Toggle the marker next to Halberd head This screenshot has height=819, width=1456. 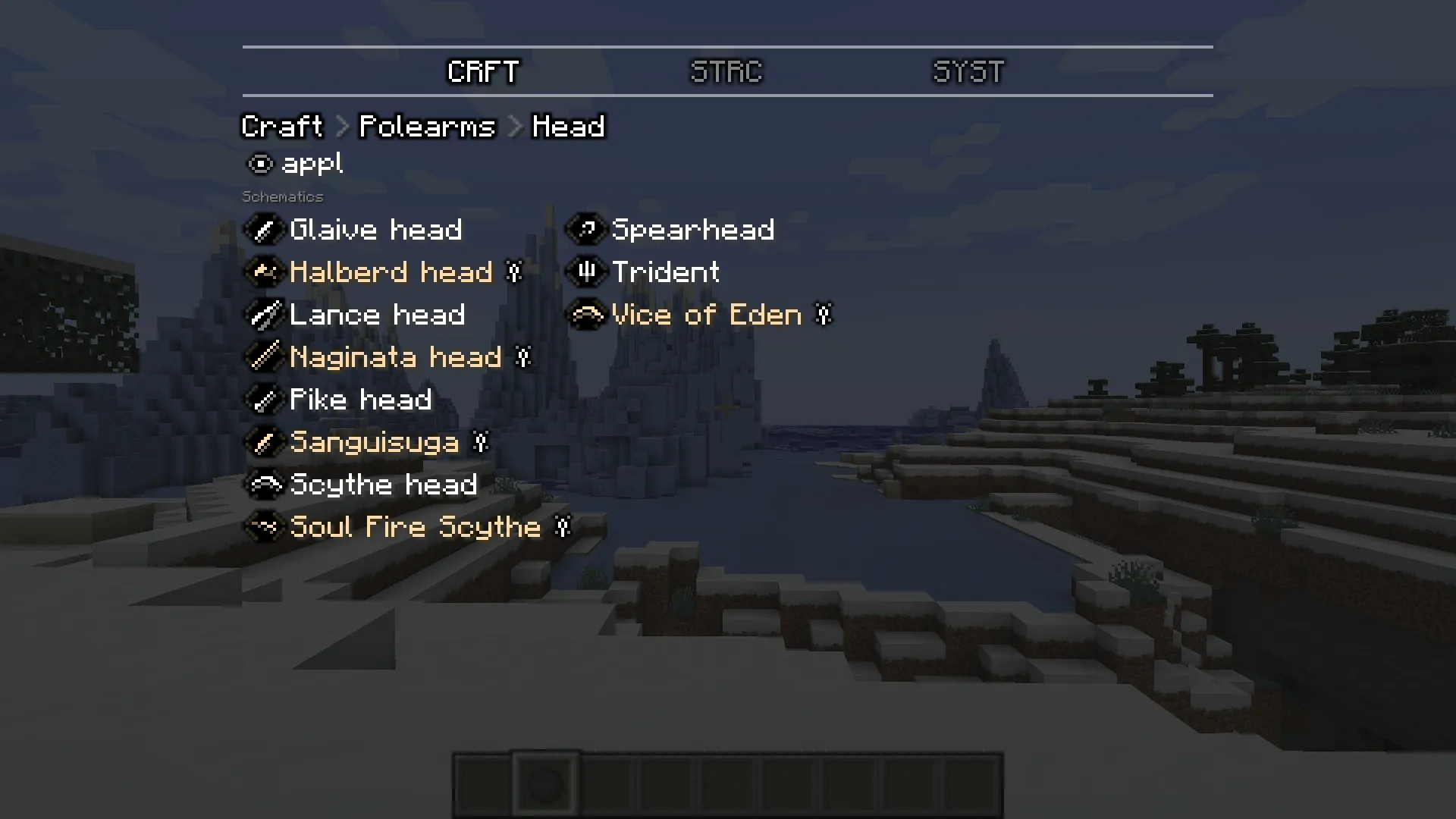pos(515,272)
